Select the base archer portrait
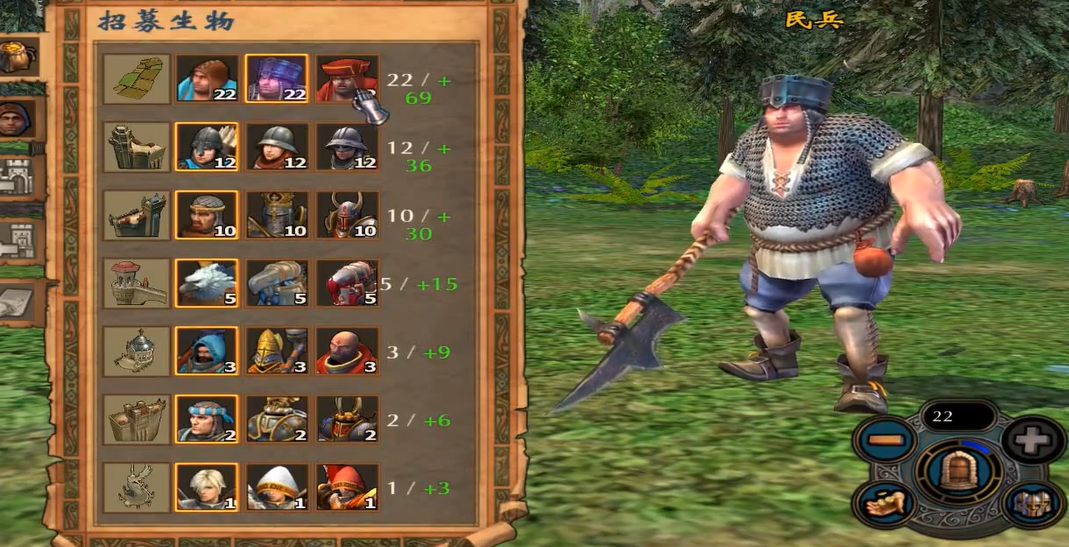Screen dimensions: 1069x547 point(207,147)
